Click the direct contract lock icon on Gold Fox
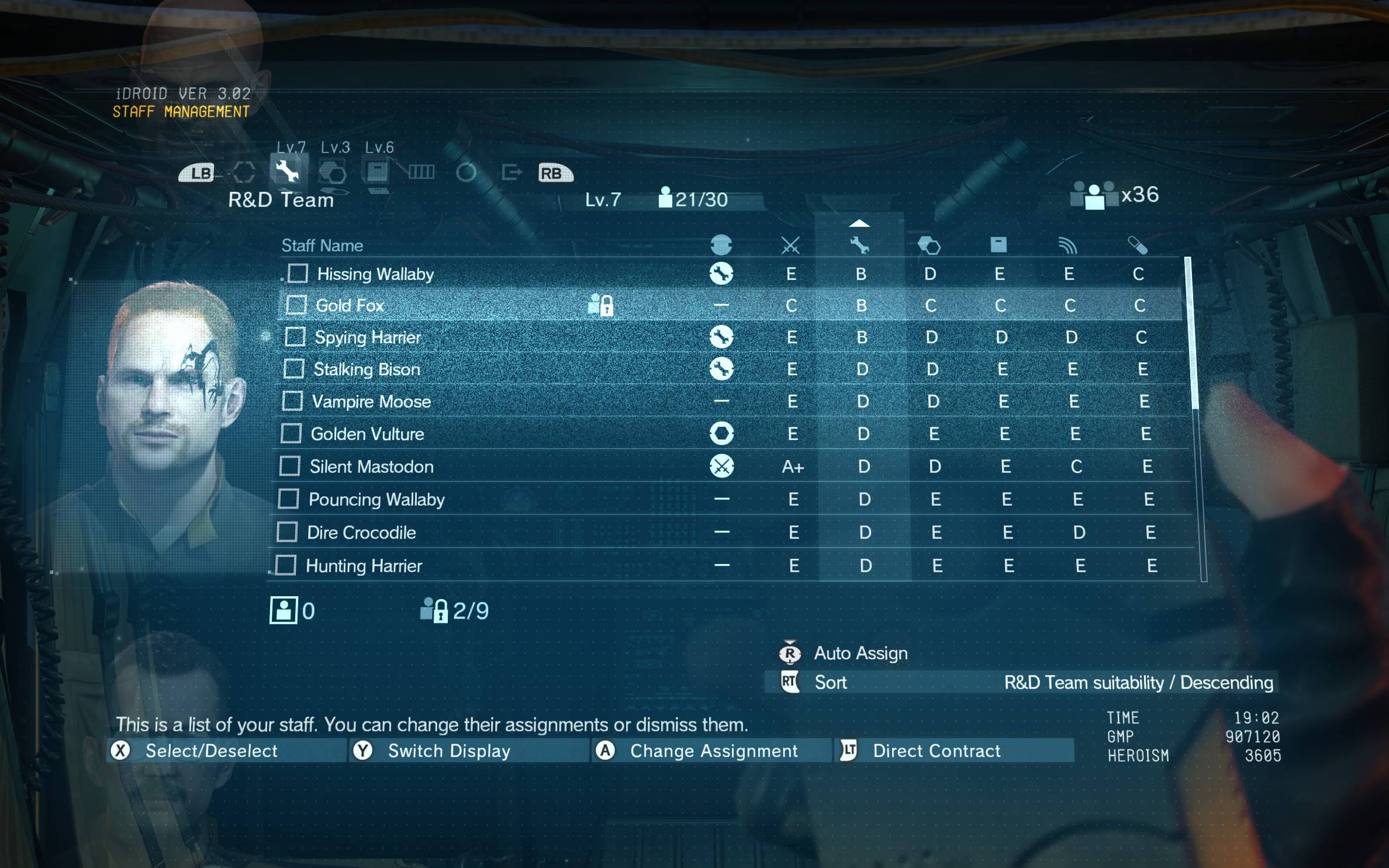This screenshot has height=868, width=1389. [x=602, y=305]
